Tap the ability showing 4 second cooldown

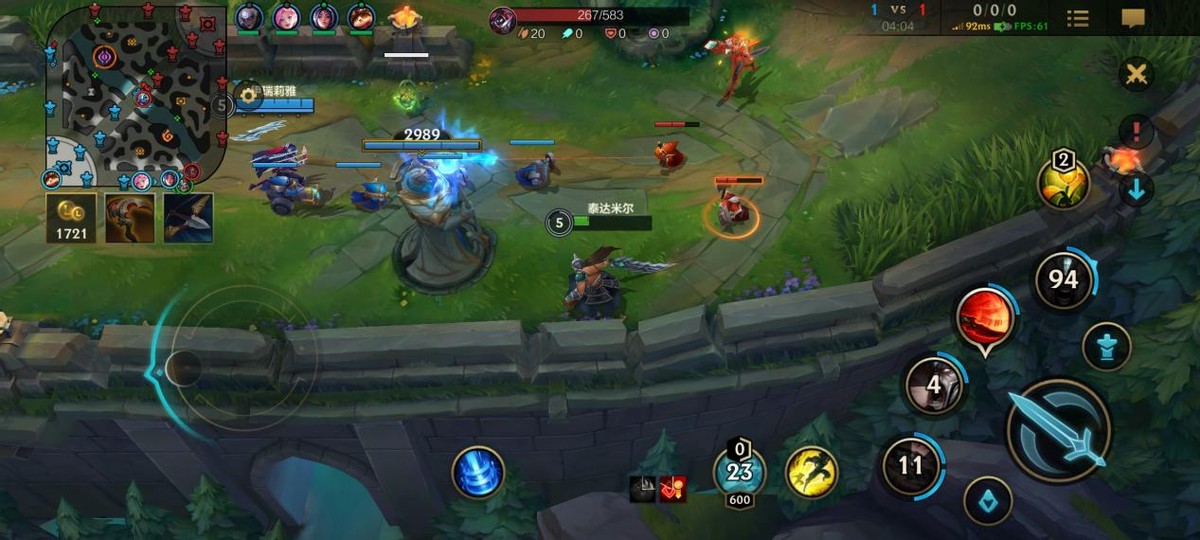pos(934,385)
